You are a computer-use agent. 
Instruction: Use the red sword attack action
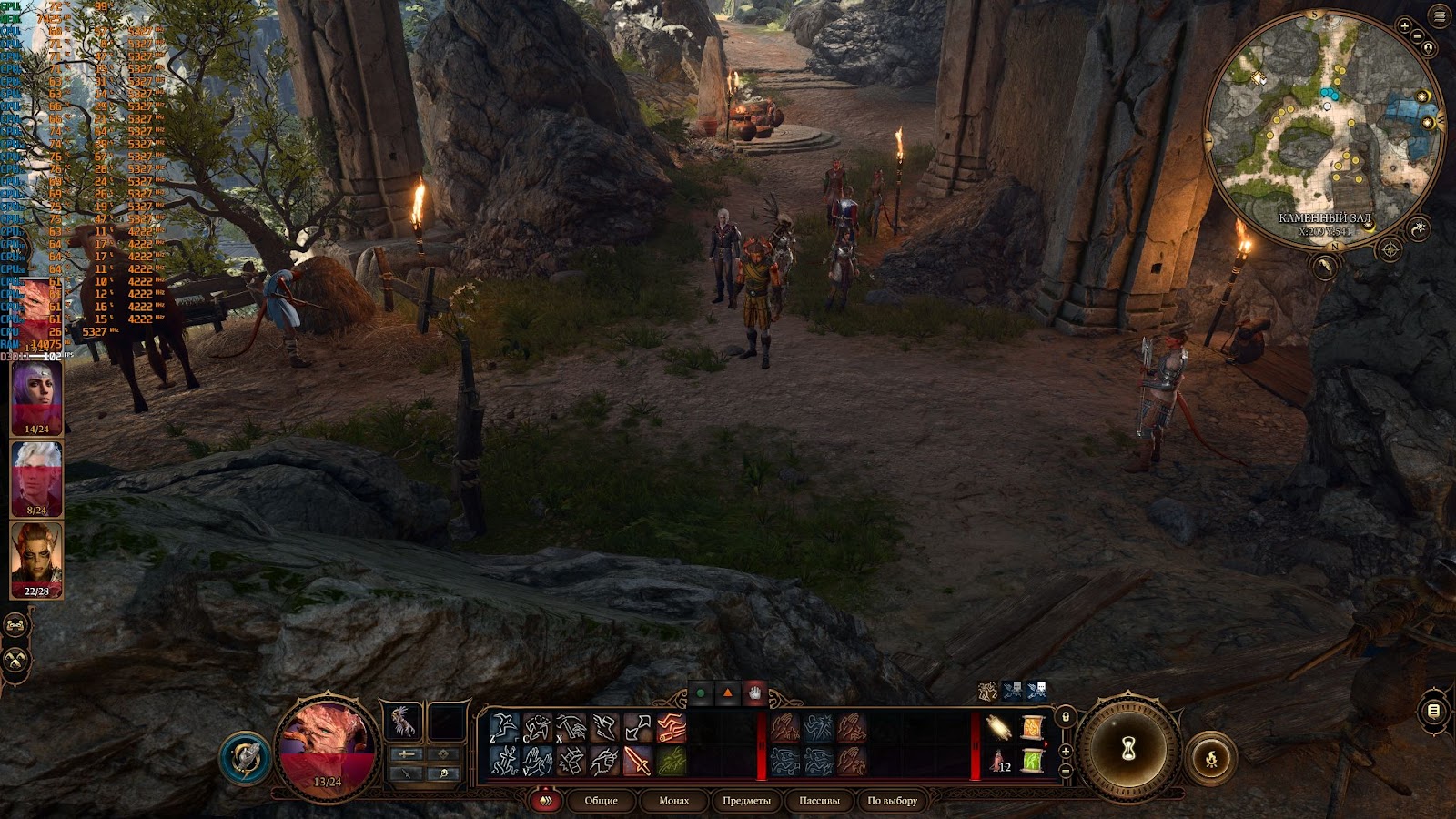click(638, 761)
